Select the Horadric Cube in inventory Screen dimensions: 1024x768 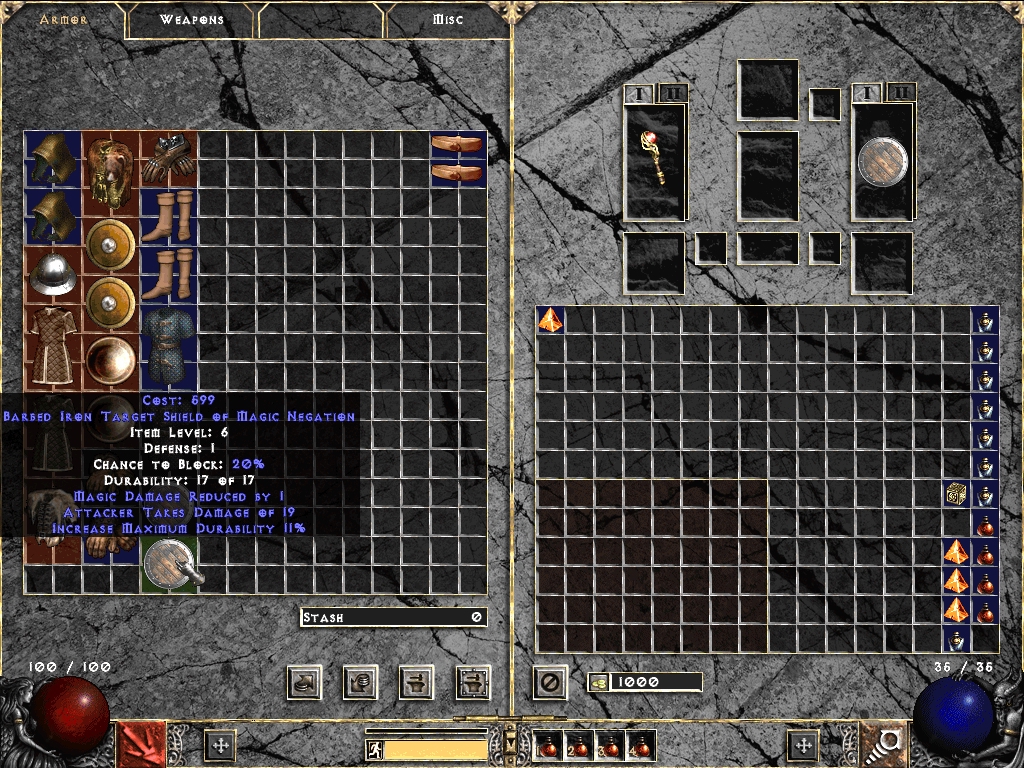[x=957, y=494]
